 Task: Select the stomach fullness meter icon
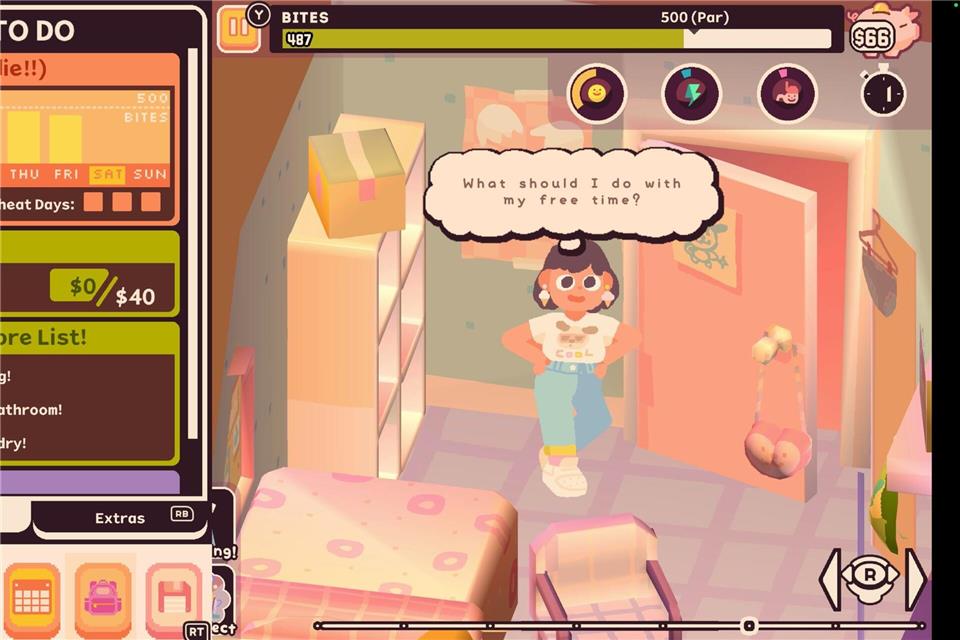786,94
